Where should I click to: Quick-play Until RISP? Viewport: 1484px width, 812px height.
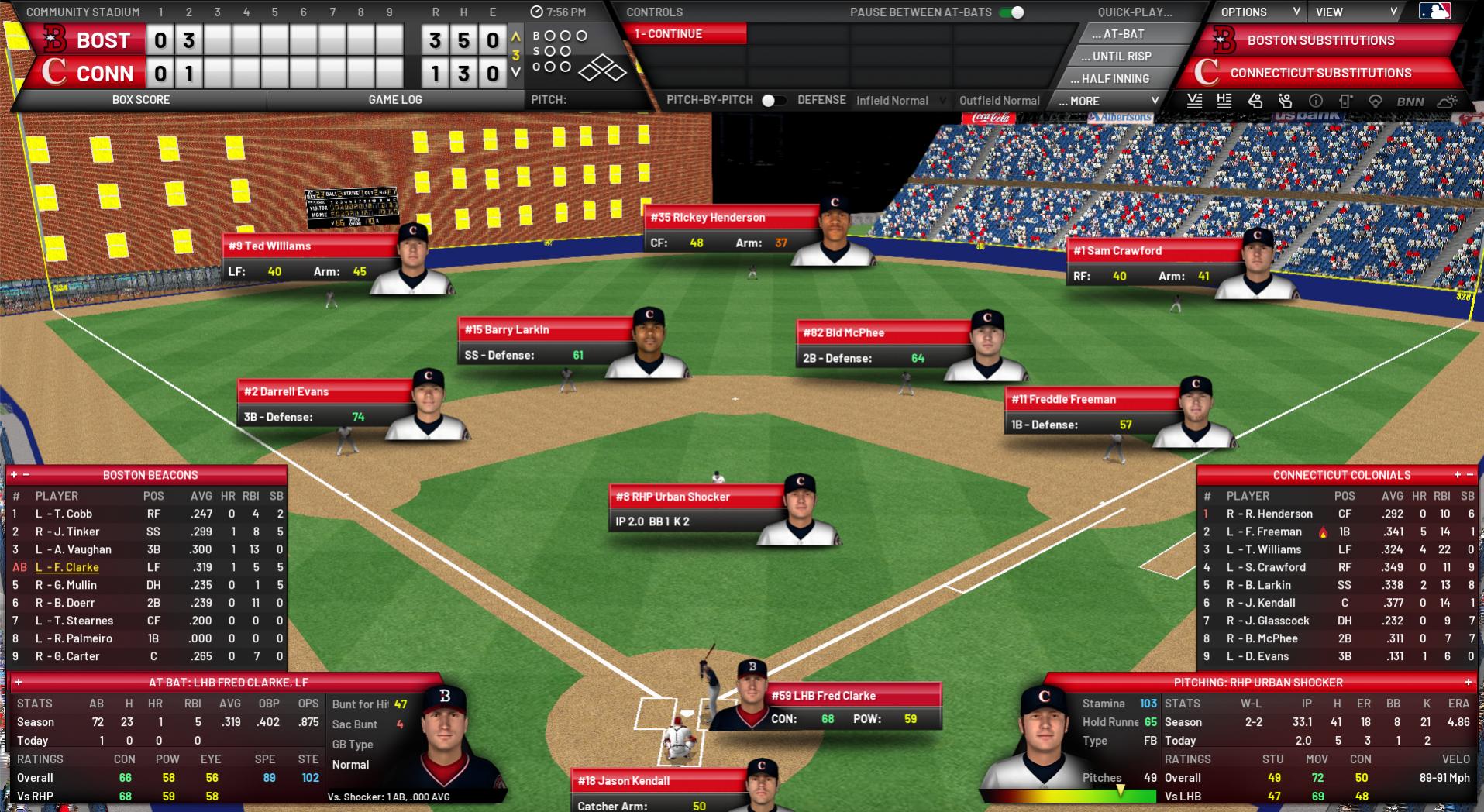point(1121,57)
